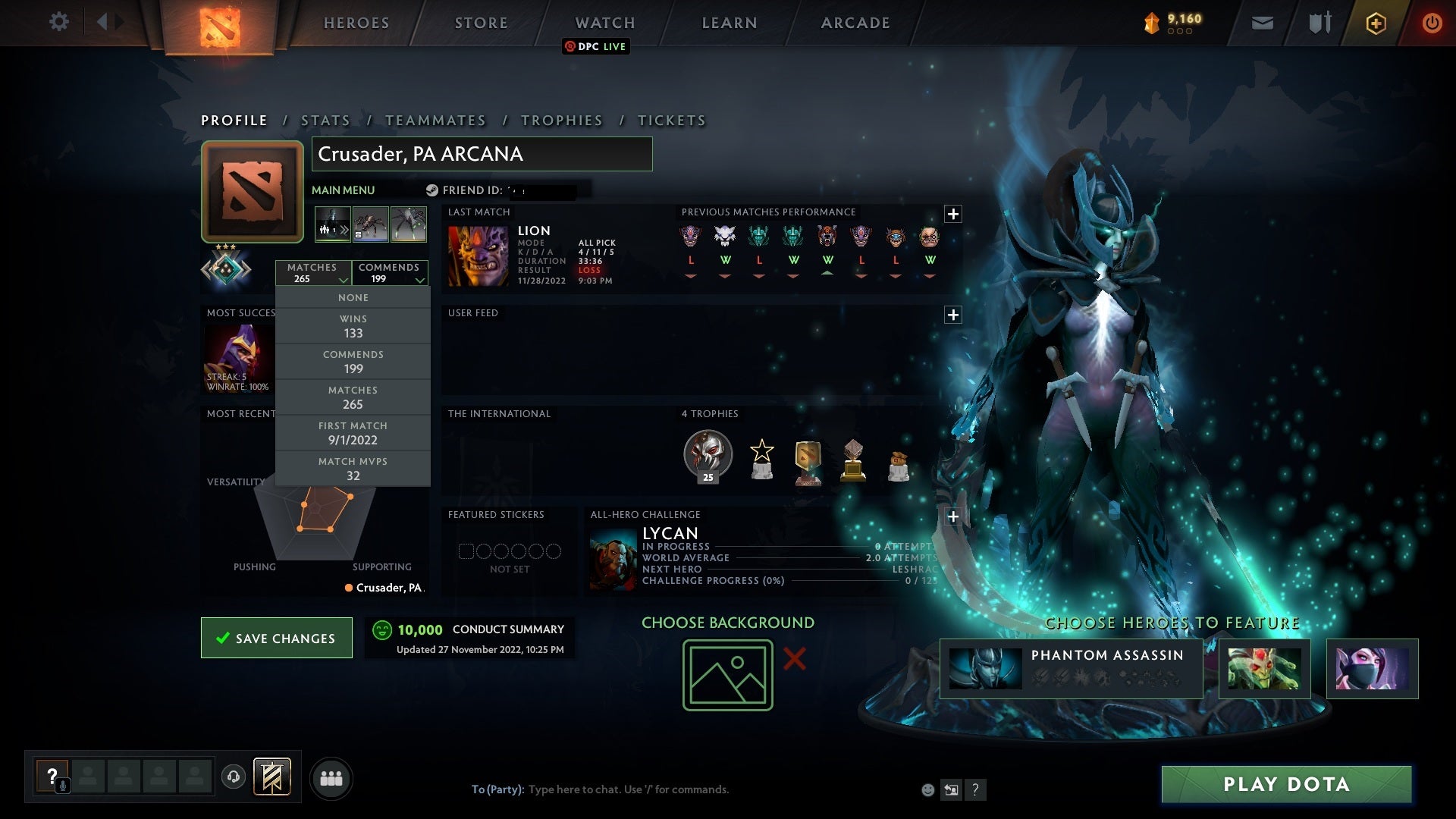
Task: Open the Armory shield-and-sword icon
Action: click(x=1319, y=22)
